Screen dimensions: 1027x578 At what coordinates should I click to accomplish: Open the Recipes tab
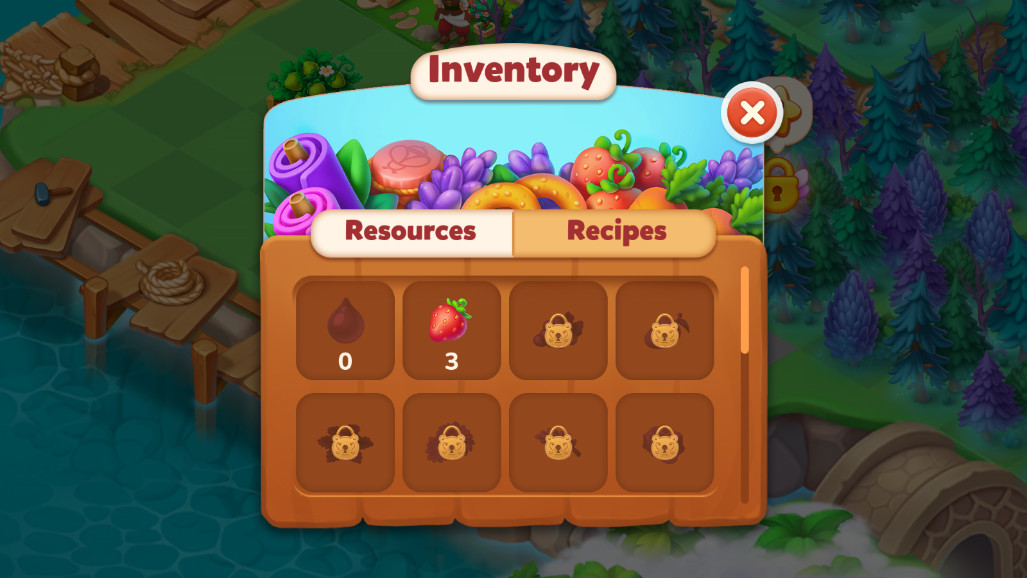pyautogui.click(x=616, y=231)
